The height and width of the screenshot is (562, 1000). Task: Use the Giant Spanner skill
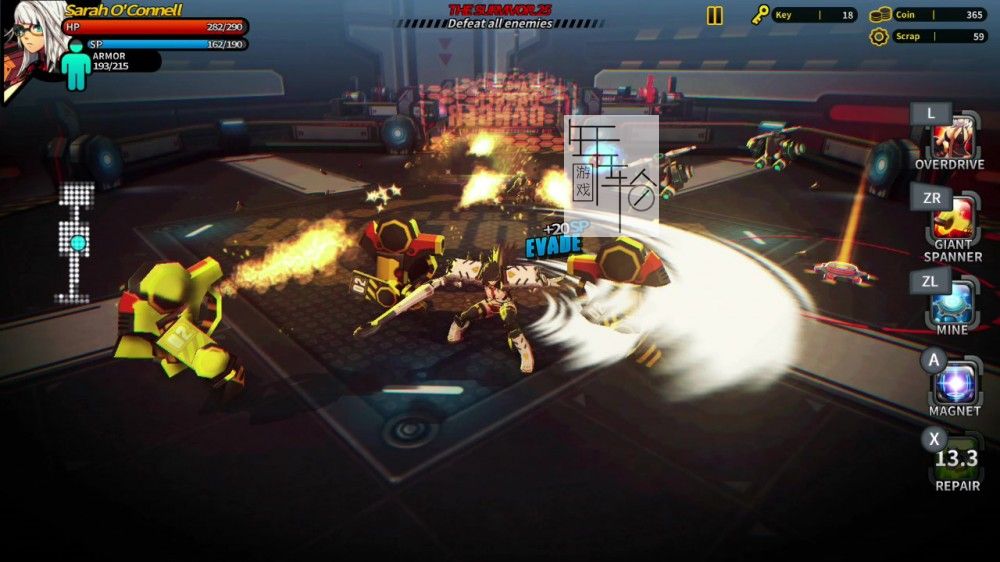pyautogui.click(x=955, y=217)
